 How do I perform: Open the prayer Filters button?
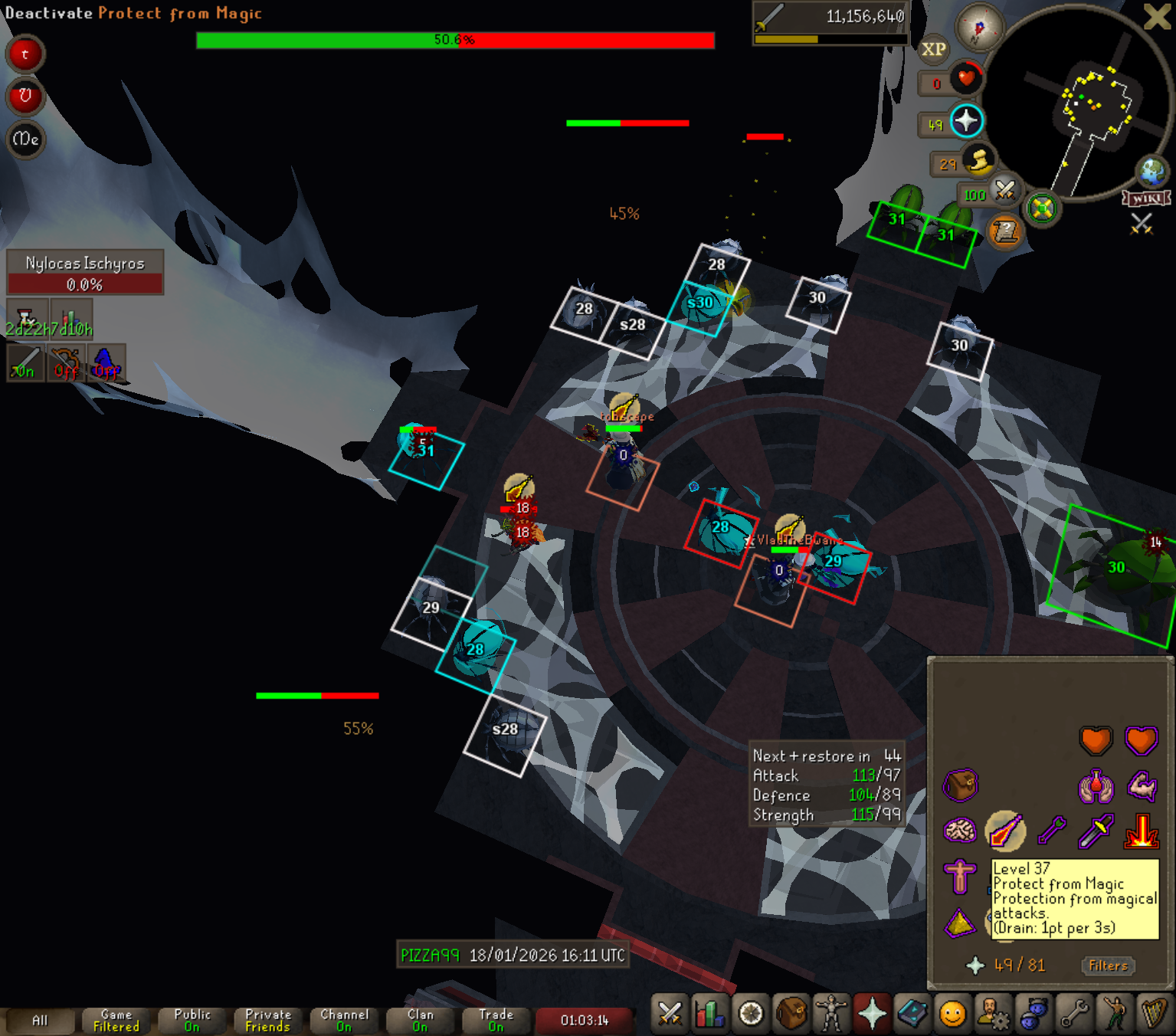[x=1108, y=966]
